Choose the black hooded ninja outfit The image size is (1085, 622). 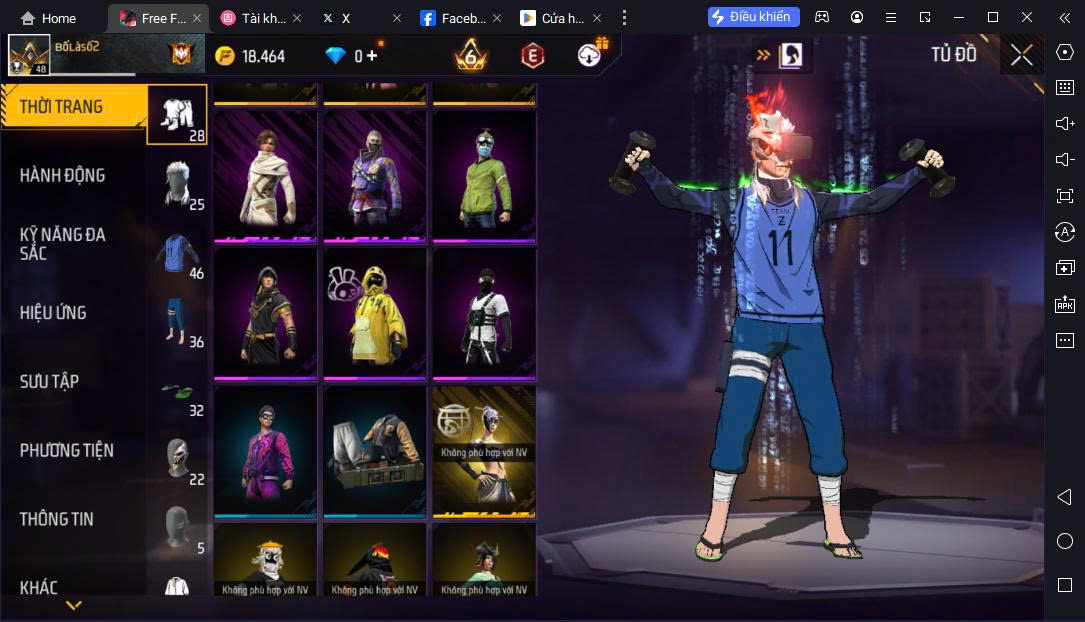(265, 313)
